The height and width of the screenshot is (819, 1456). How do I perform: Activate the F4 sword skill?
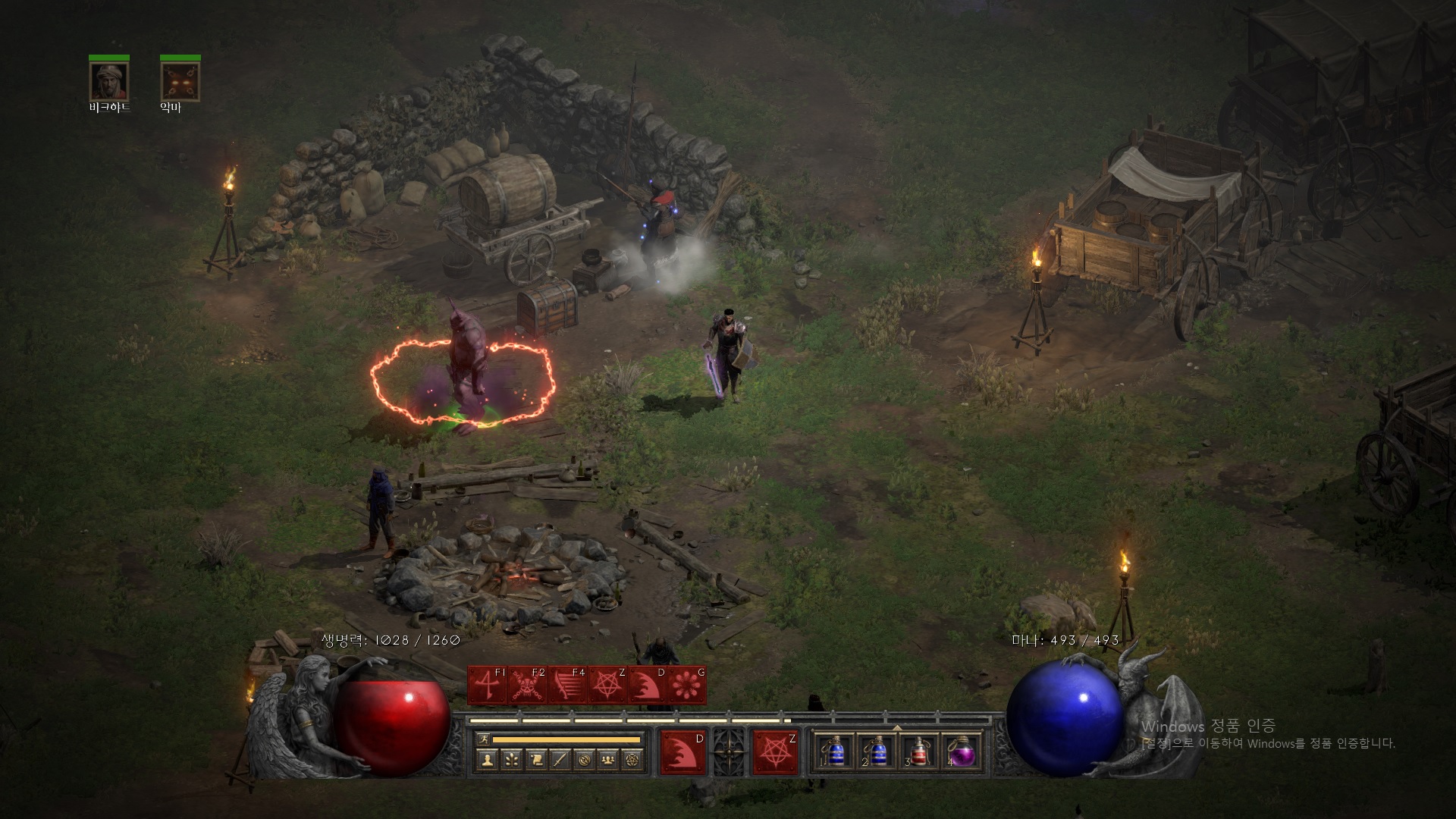click(x=566, y=686)
